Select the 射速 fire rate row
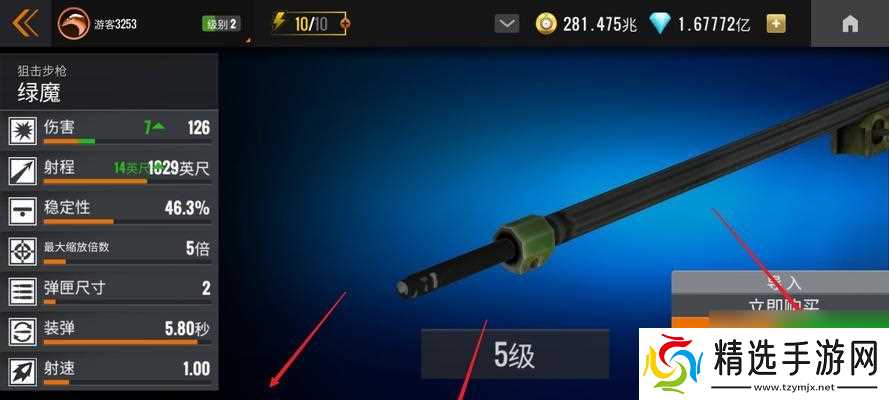 110,371
